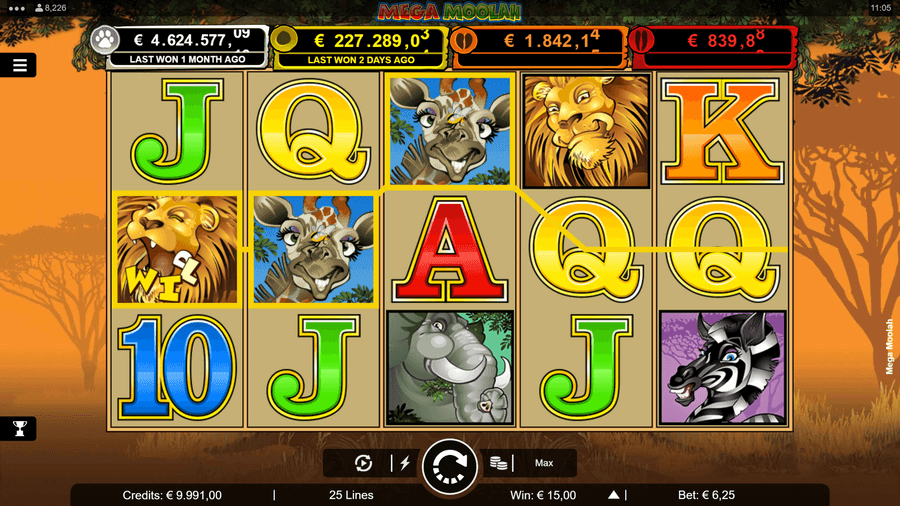The width and height of the screenshot is (900, 506).
Task: Open the autoplay settings
Action: pos(364,463)
